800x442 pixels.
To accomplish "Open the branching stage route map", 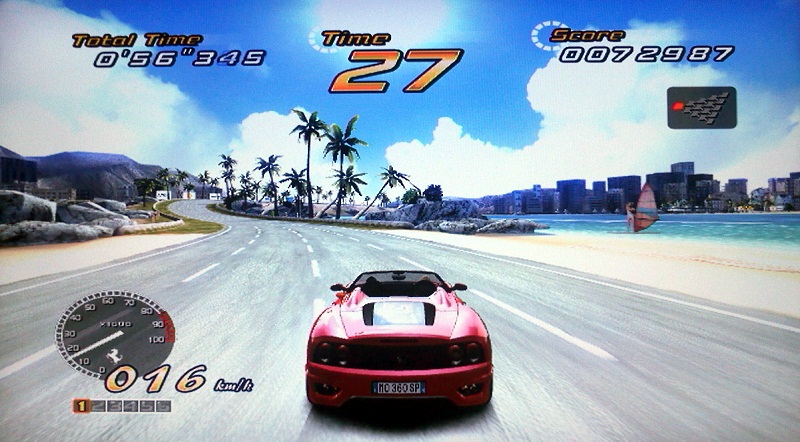I will pos(701,107).
